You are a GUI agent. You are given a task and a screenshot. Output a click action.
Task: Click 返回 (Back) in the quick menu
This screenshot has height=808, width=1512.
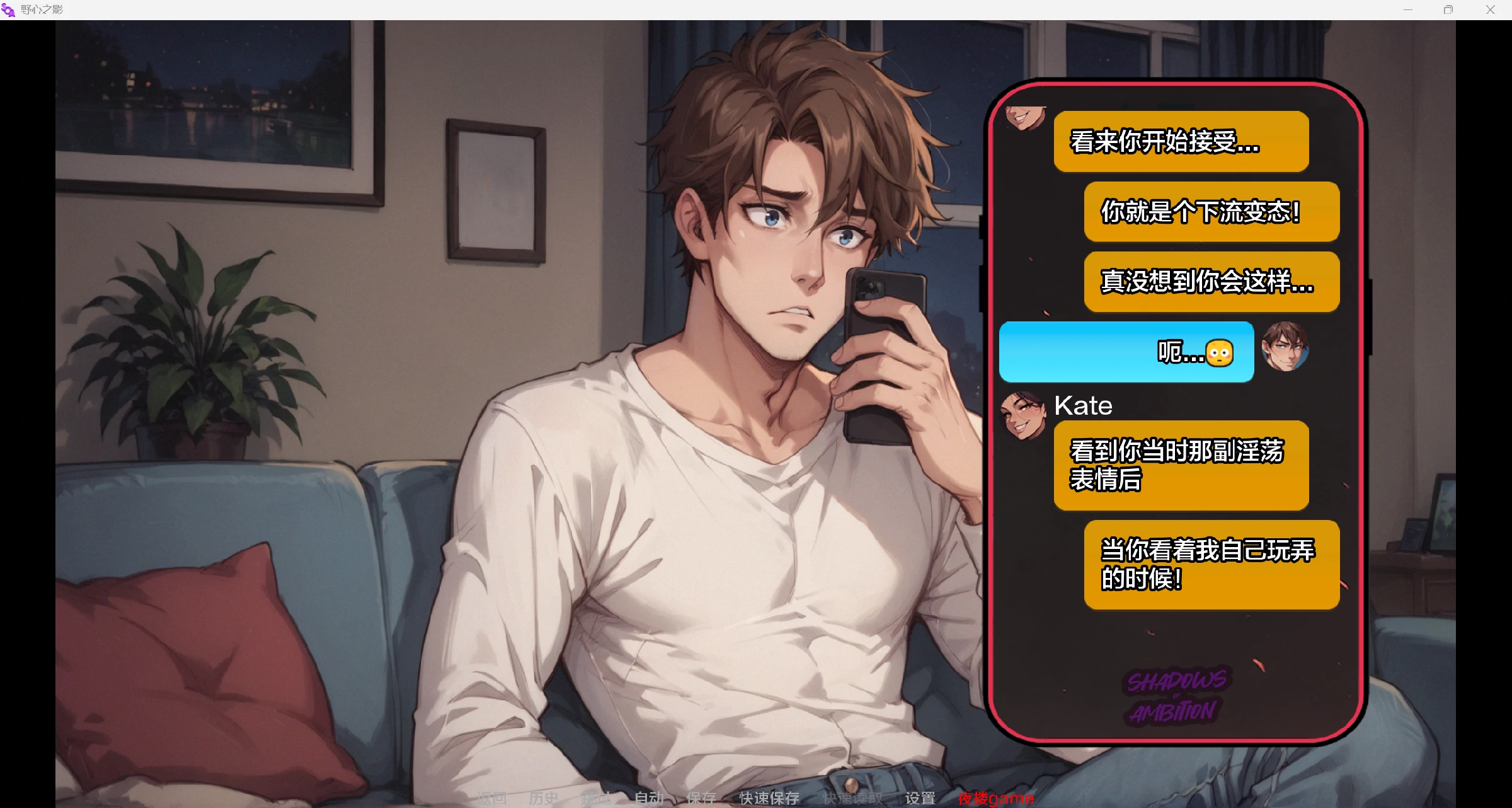pos(492,798)
